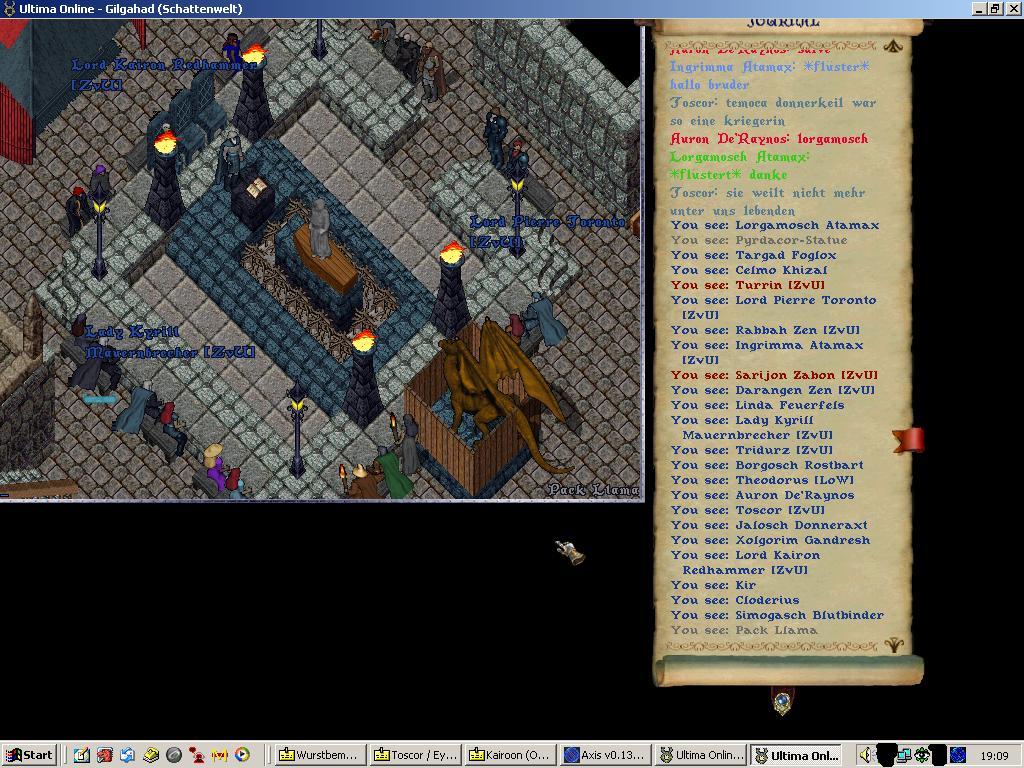Open the Windows Start menu
The height and width of the screenshot is (768, 1024).
click(29, 755)
